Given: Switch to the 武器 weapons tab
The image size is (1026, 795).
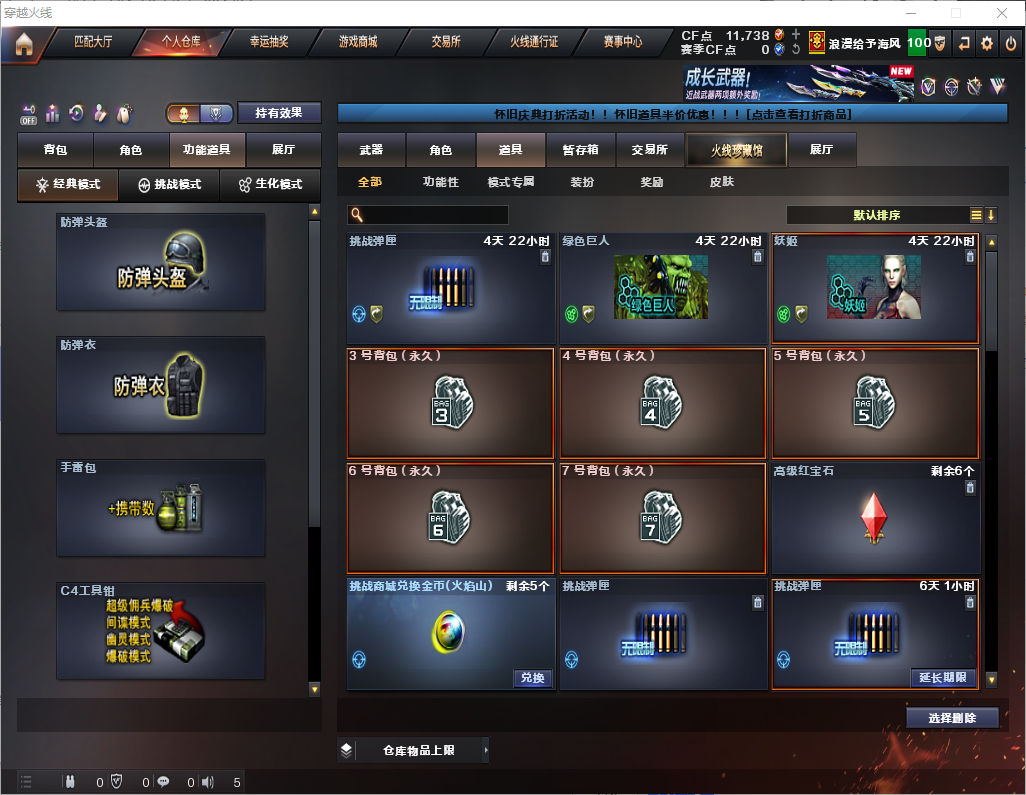Looking at the screenshot, I should pyautogui.click(x=371, y=150).
